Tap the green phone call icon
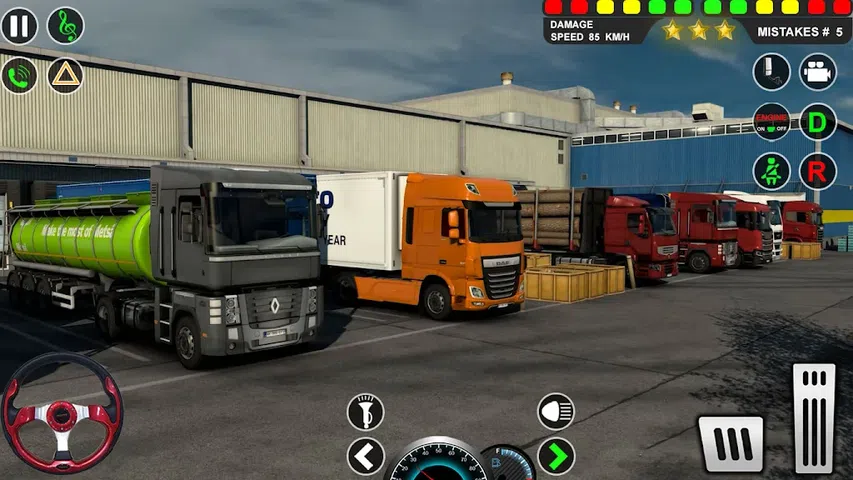Screen dimensions: 853x480 click(x=19, y=75)
